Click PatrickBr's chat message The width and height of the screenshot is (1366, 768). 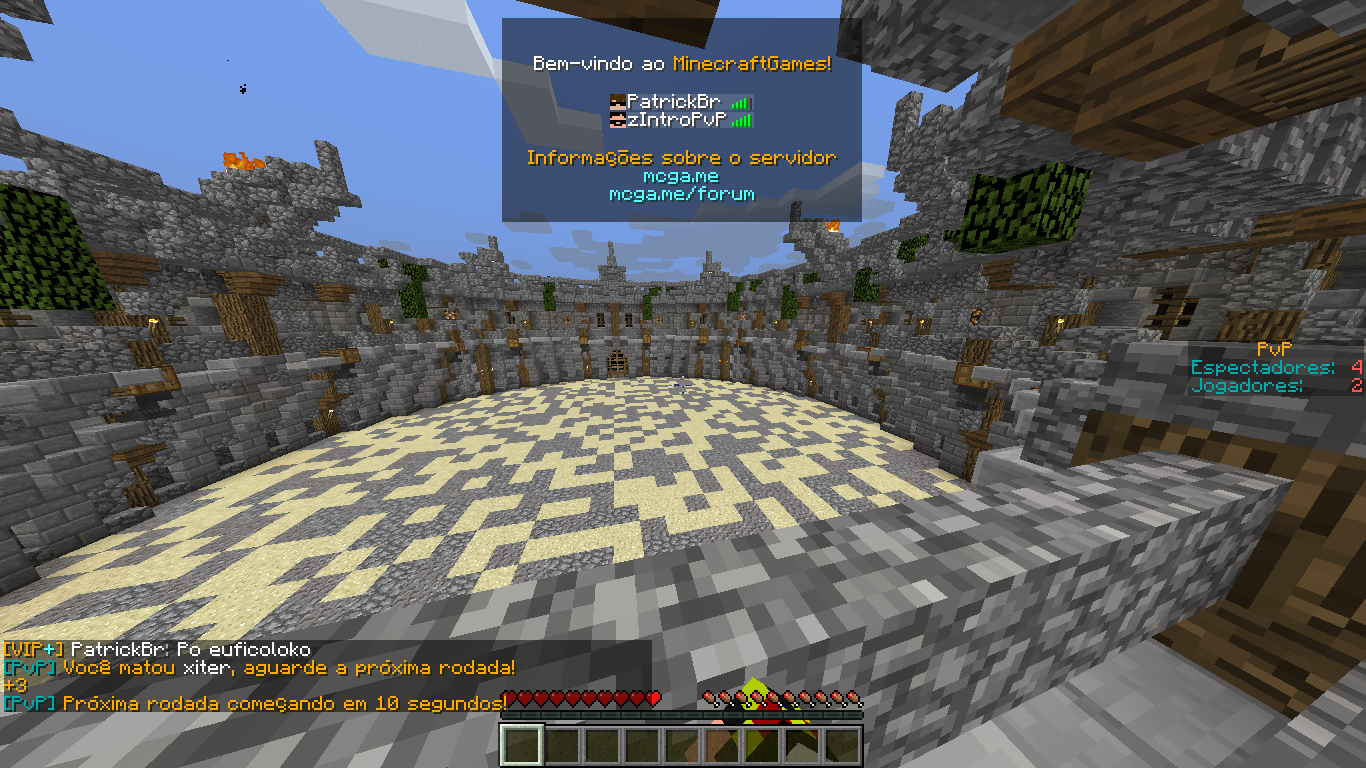click(158, 650)
